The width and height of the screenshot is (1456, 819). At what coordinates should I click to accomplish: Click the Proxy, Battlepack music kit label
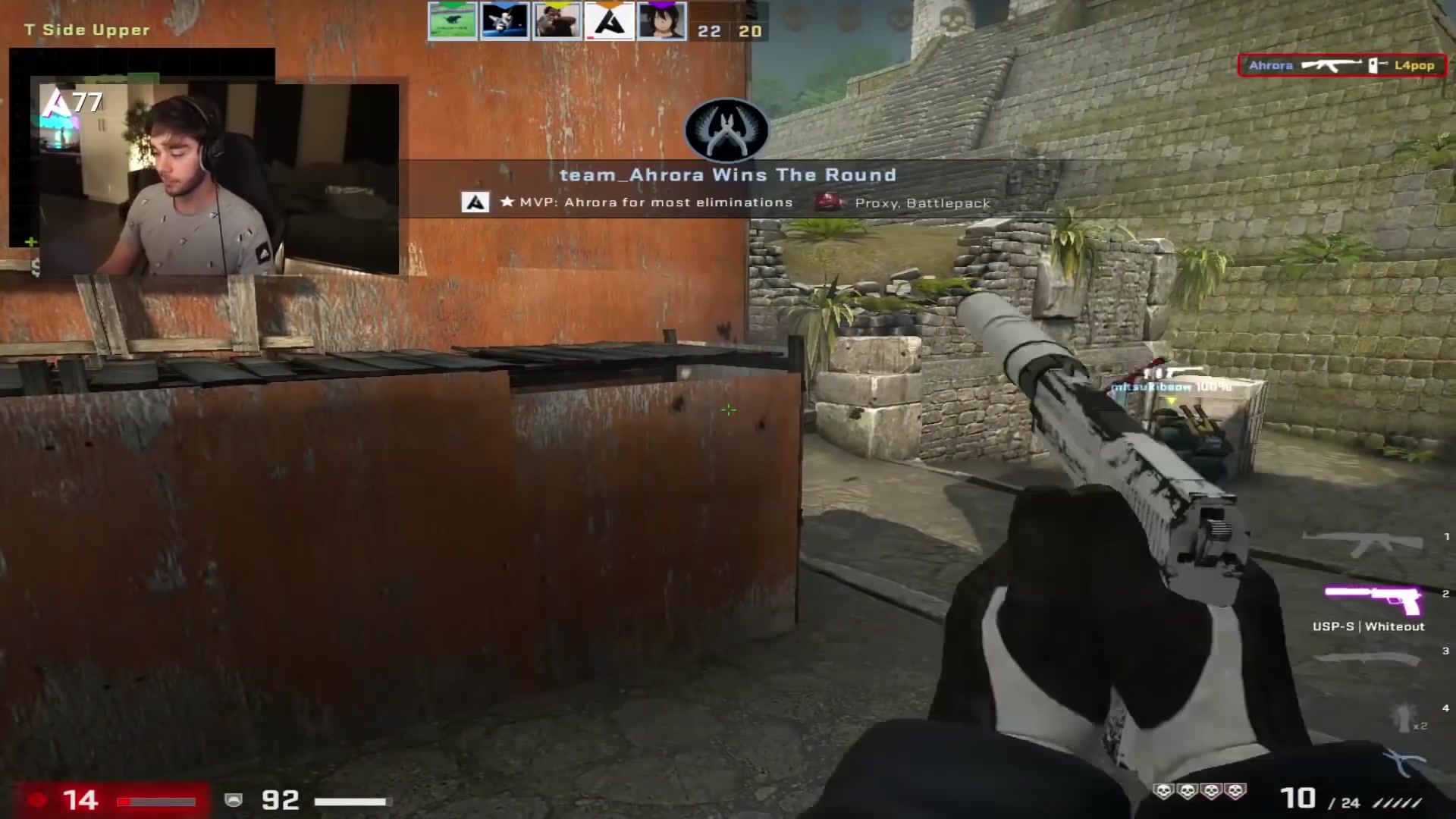pyautogui.click(x=921, y=203)
